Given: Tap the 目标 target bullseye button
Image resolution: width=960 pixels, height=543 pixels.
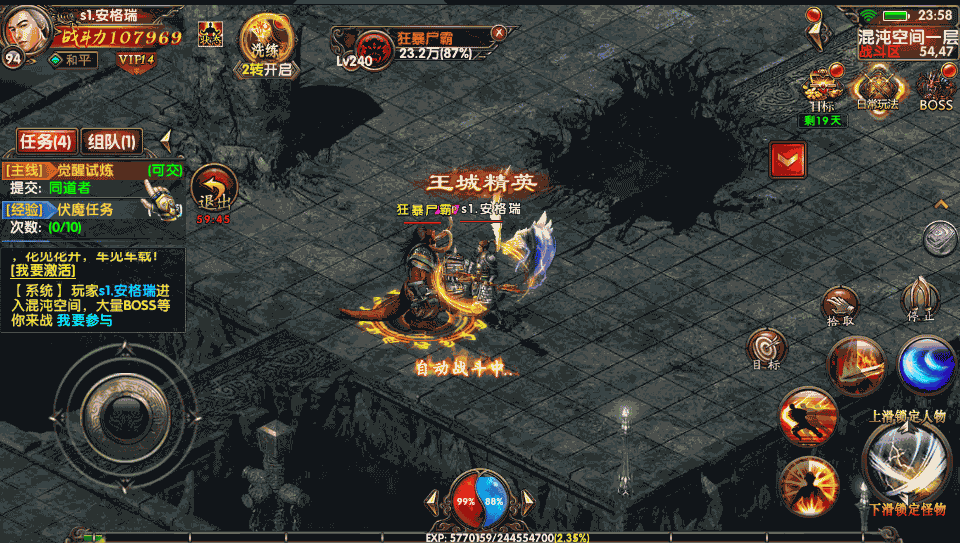Looking at the screenshot, I should tap(767, 349).
